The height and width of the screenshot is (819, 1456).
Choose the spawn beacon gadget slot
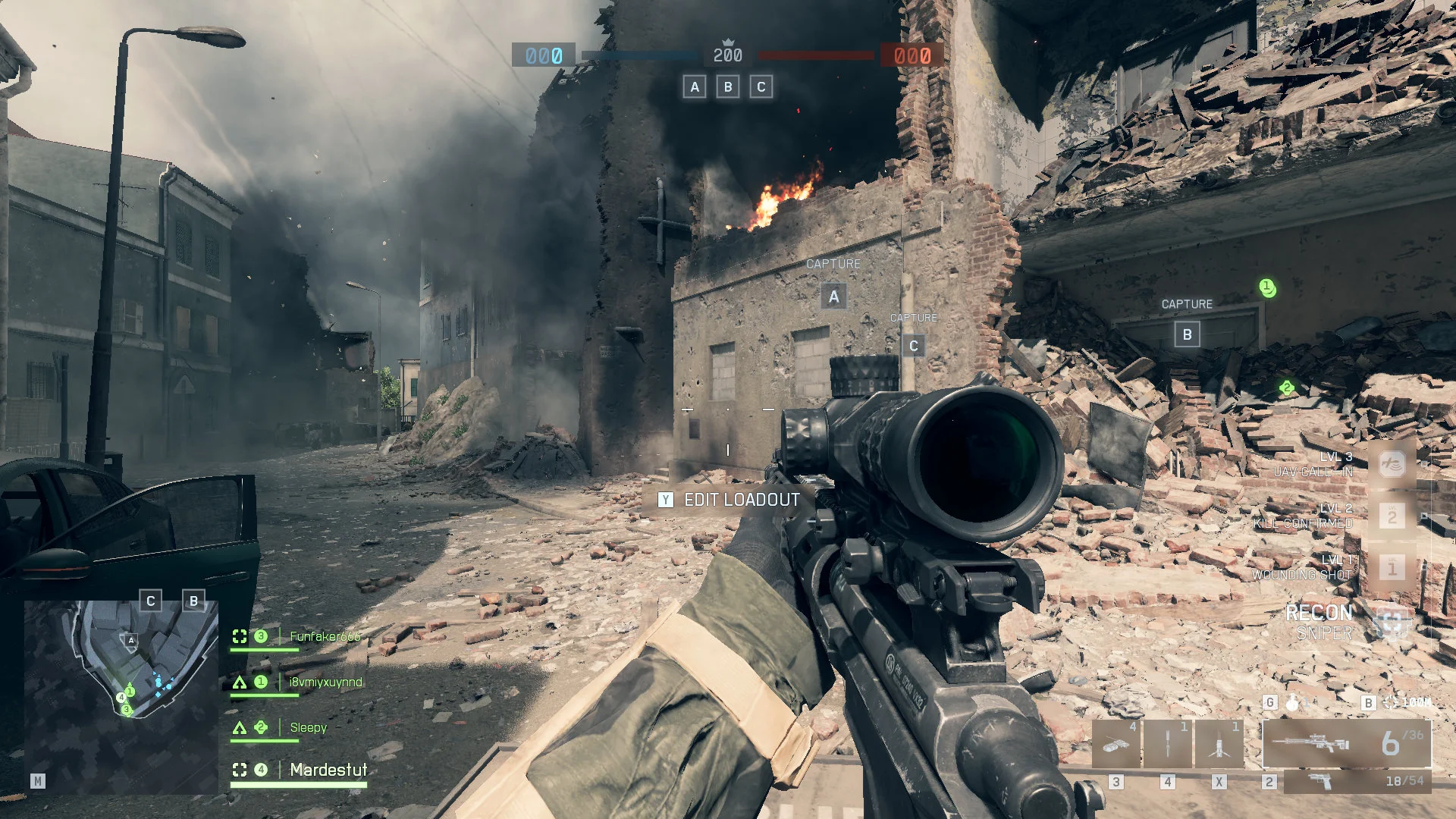point(1219,744)
